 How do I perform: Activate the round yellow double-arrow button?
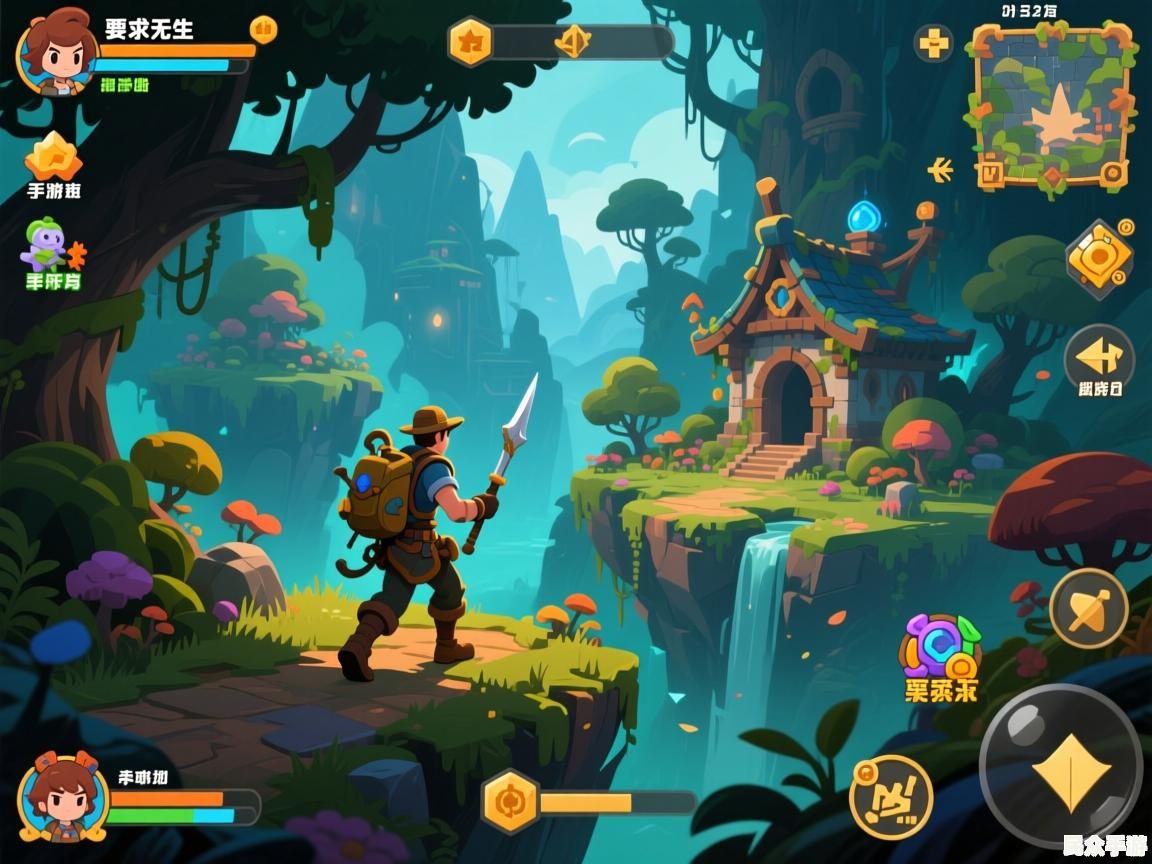click(1098, 357)
